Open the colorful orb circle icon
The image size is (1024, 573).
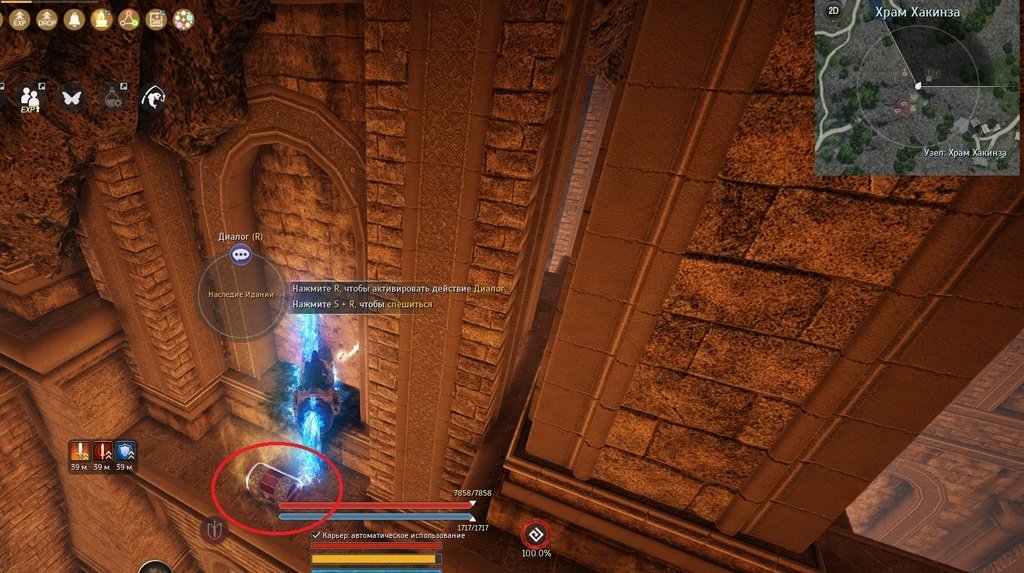click(x=183, y=19)
